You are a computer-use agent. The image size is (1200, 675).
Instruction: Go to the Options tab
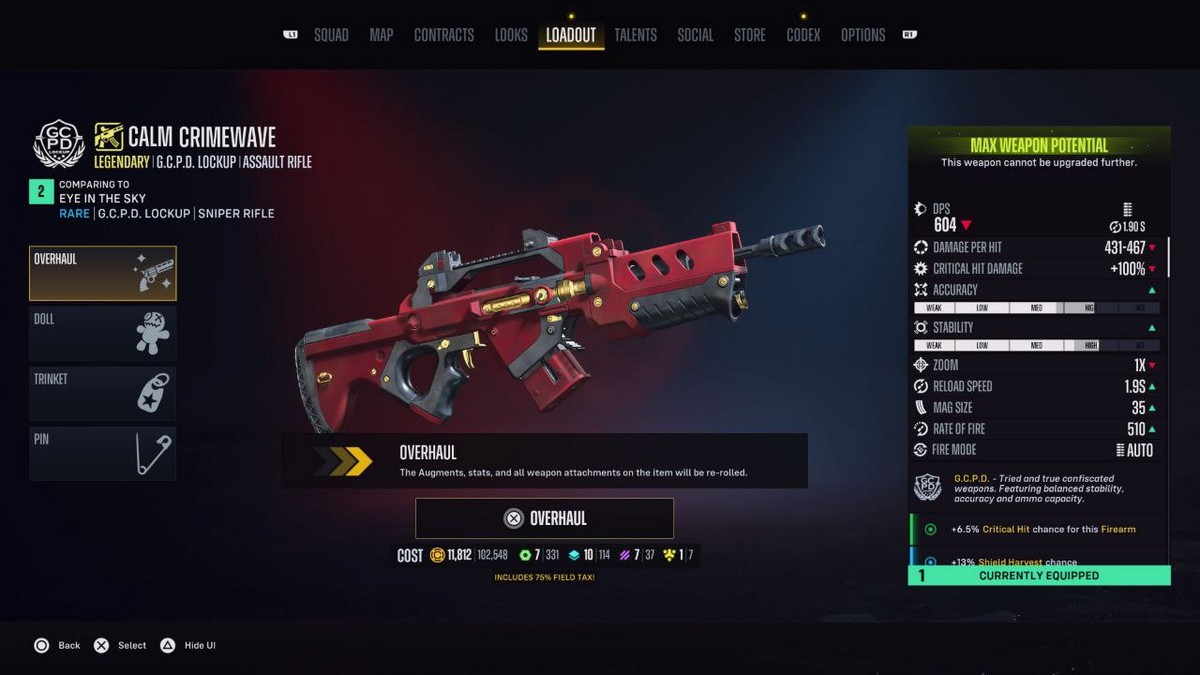pyautogui.click(x=863, y=35)
